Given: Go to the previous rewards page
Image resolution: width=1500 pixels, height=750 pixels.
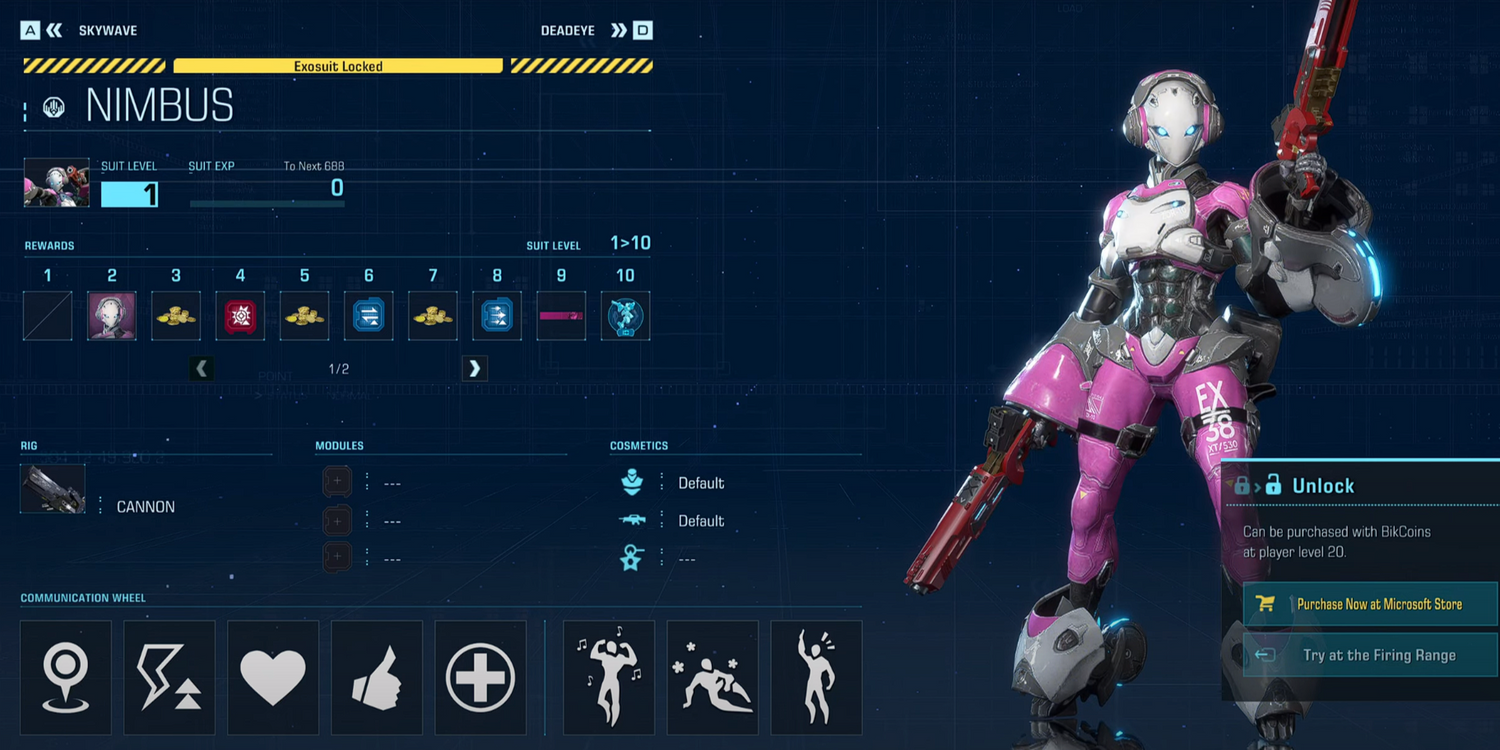Looking at the screenshot, I should pos(202,369).
